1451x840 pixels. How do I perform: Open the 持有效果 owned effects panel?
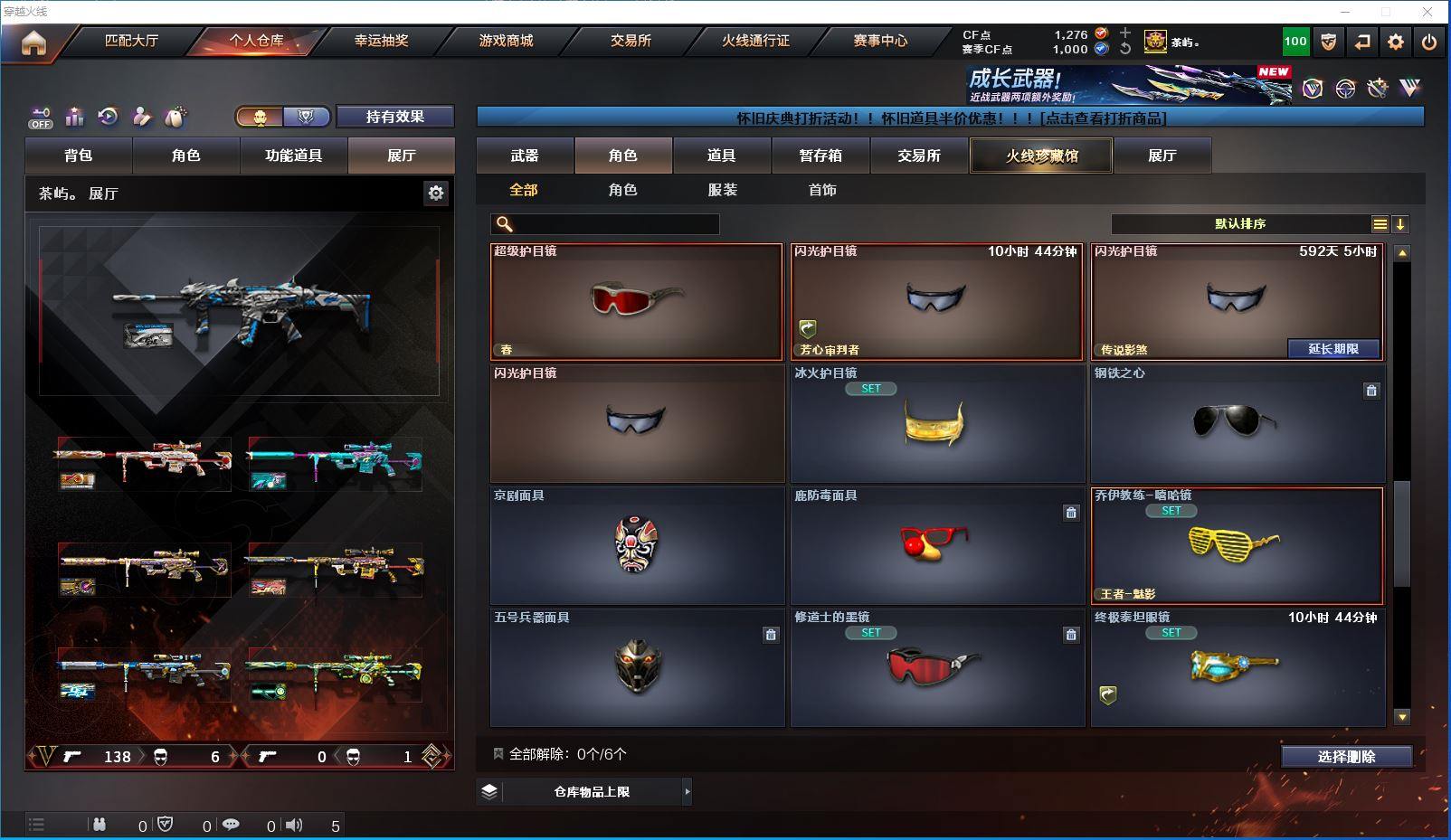click(x=394, y=117)
